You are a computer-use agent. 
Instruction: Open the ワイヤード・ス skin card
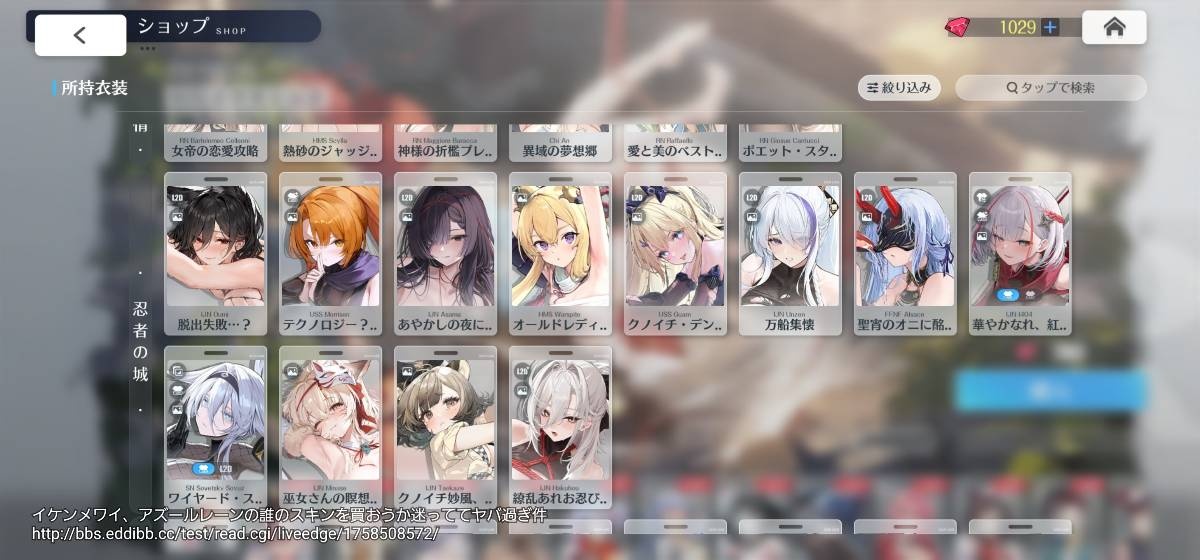click(x=215, y=427)
